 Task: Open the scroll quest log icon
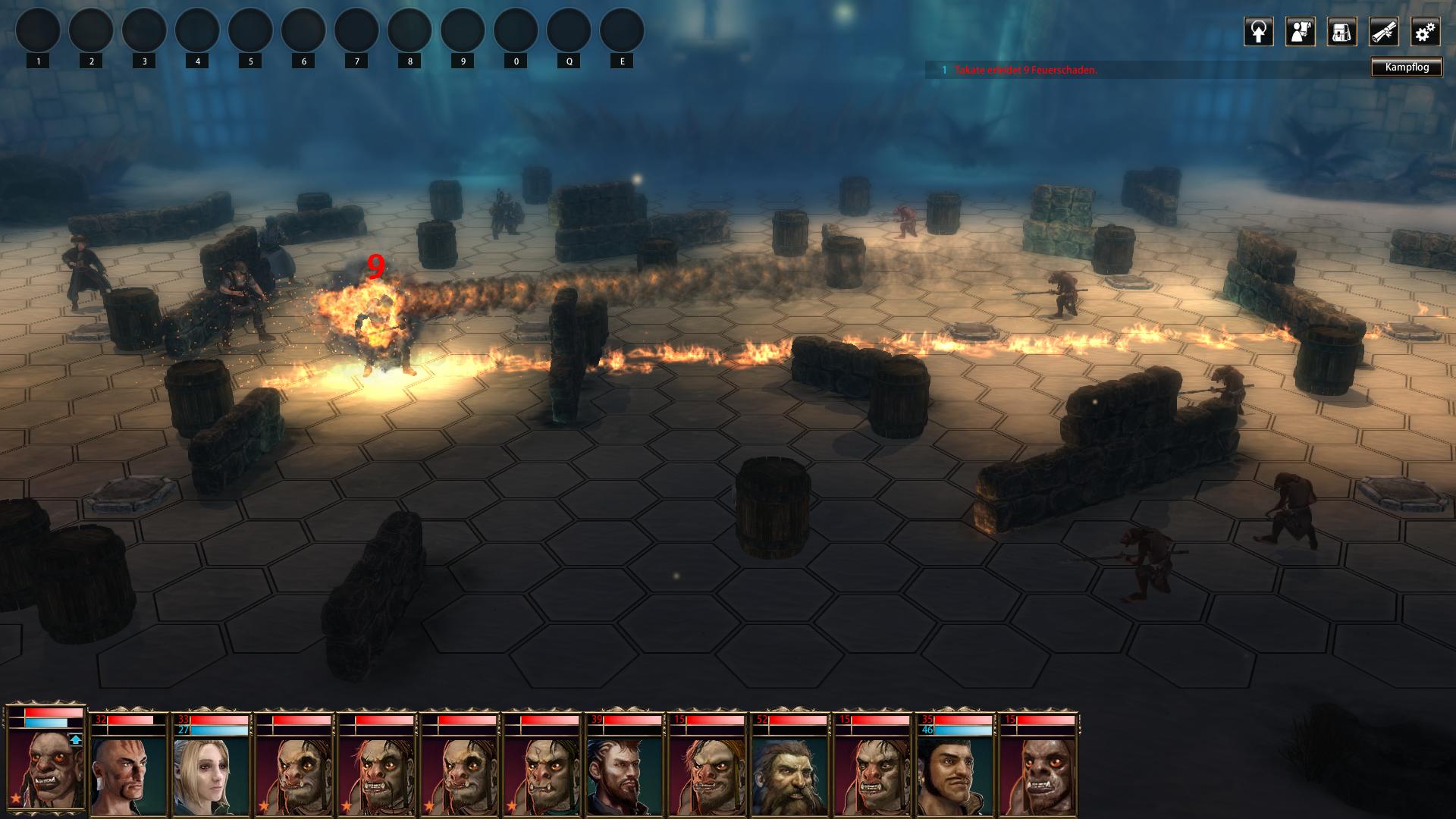point(1383,32)
